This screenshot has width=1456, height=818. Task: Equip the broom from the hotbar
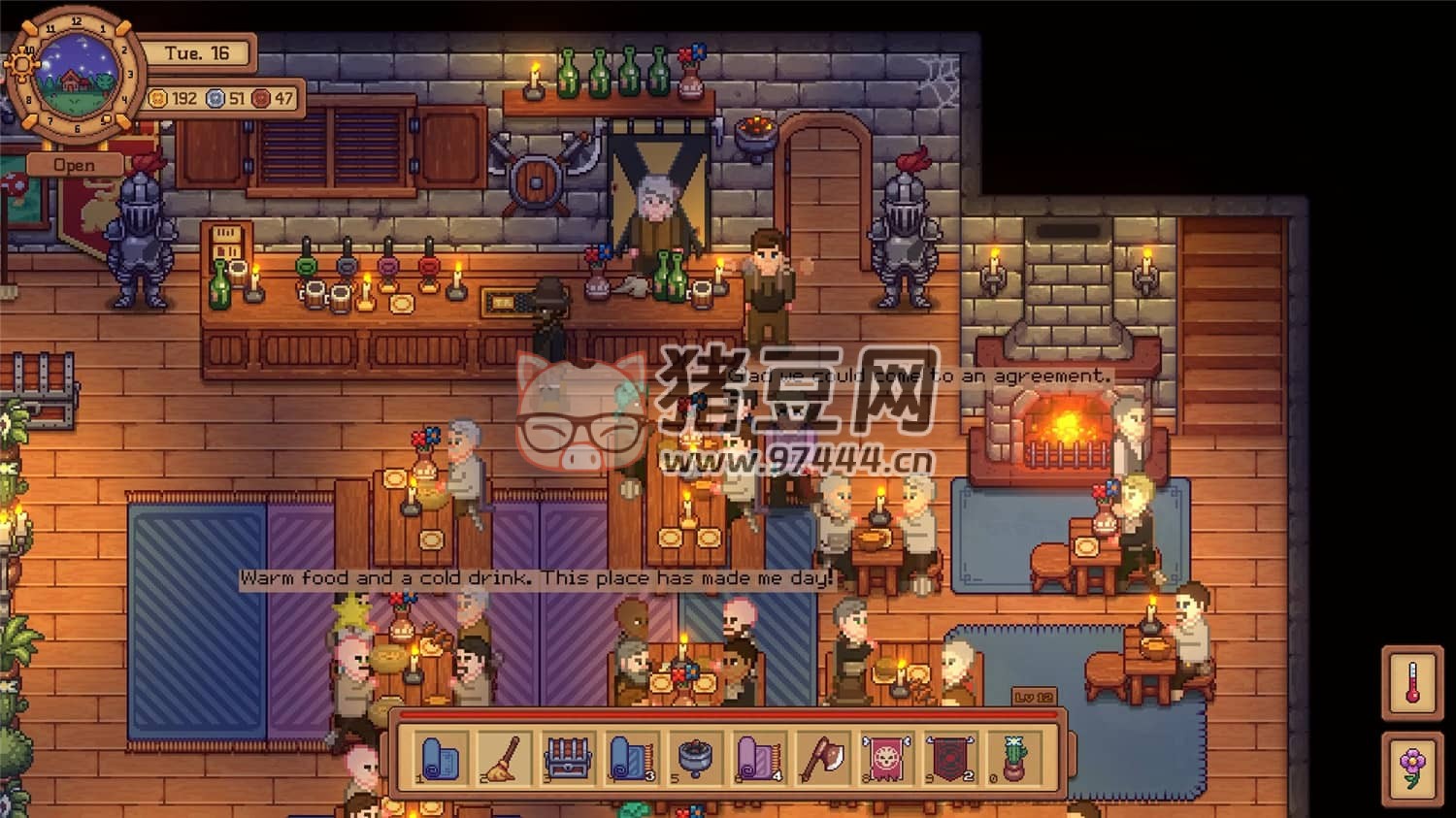point(505,758)
